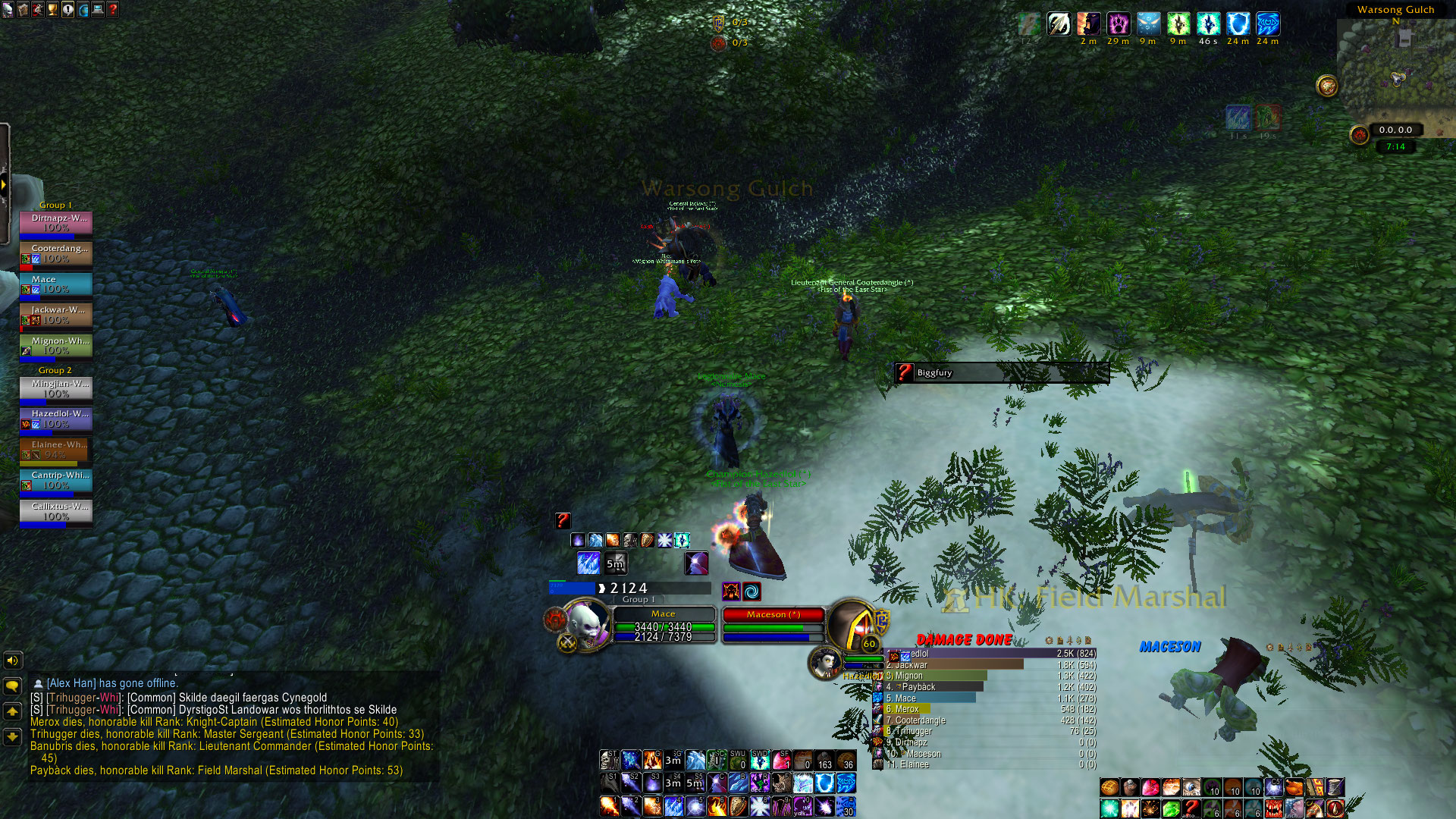This screenshot has width=1456, height=819.
Task: Click the red question mark help button
Action: [113, 10]
